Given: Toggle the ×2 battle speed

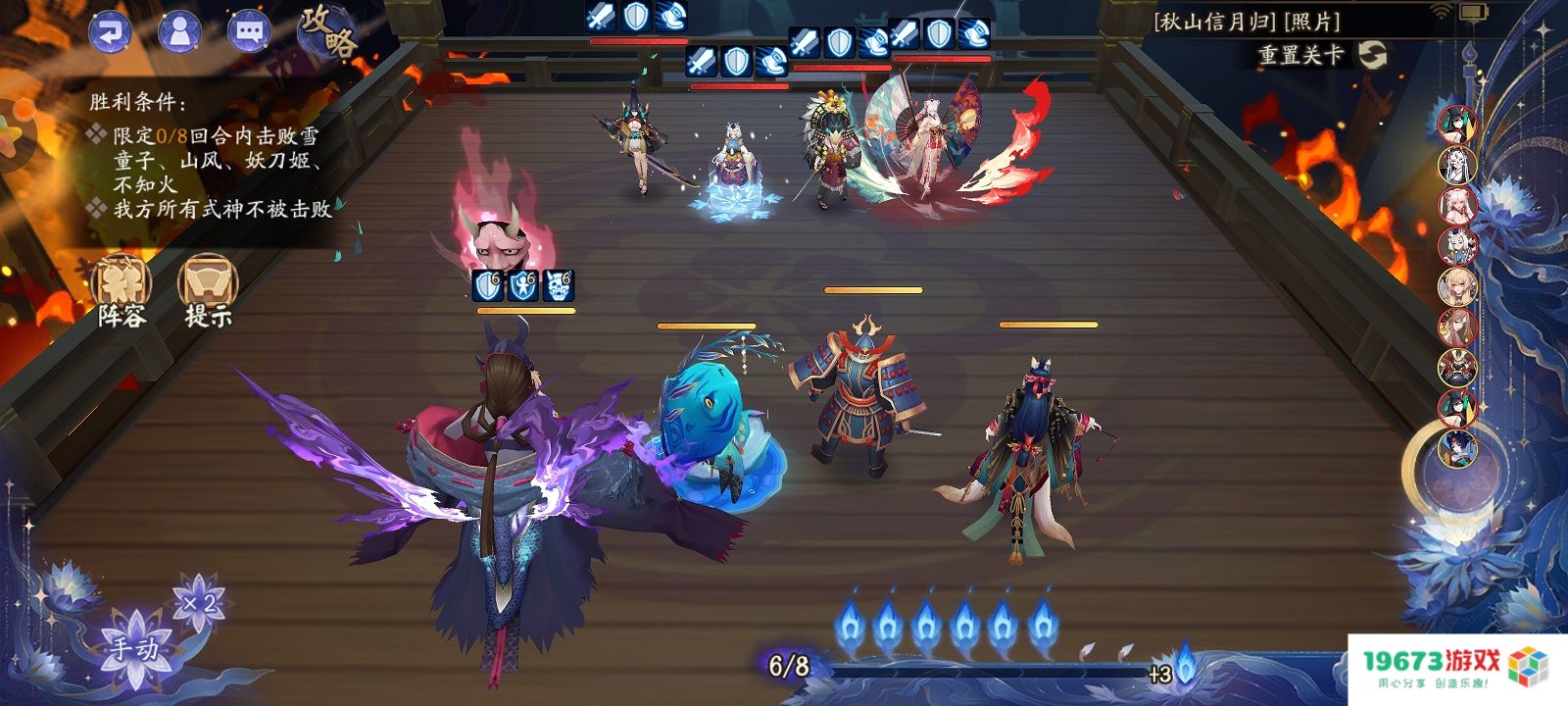Looking at the screenshot, I should tap(199, 602).
